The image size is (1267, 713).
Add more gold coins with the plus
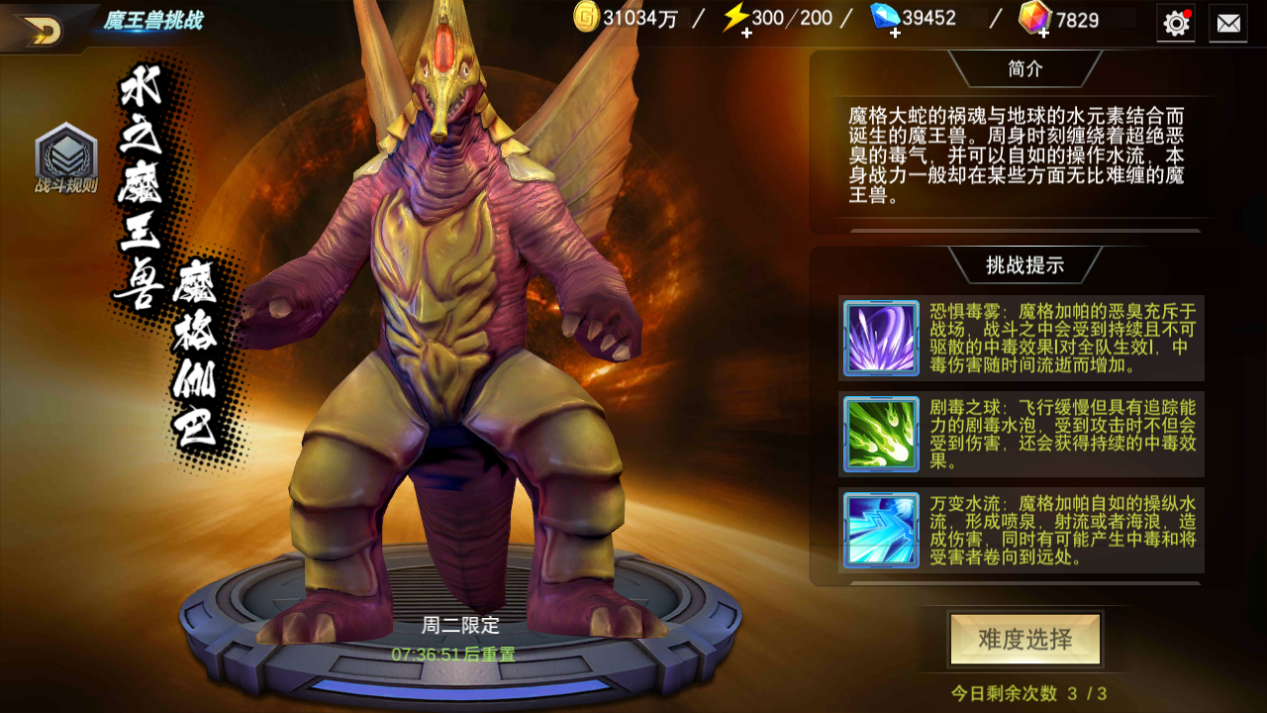pyautogui.click(x=586, y=18)
